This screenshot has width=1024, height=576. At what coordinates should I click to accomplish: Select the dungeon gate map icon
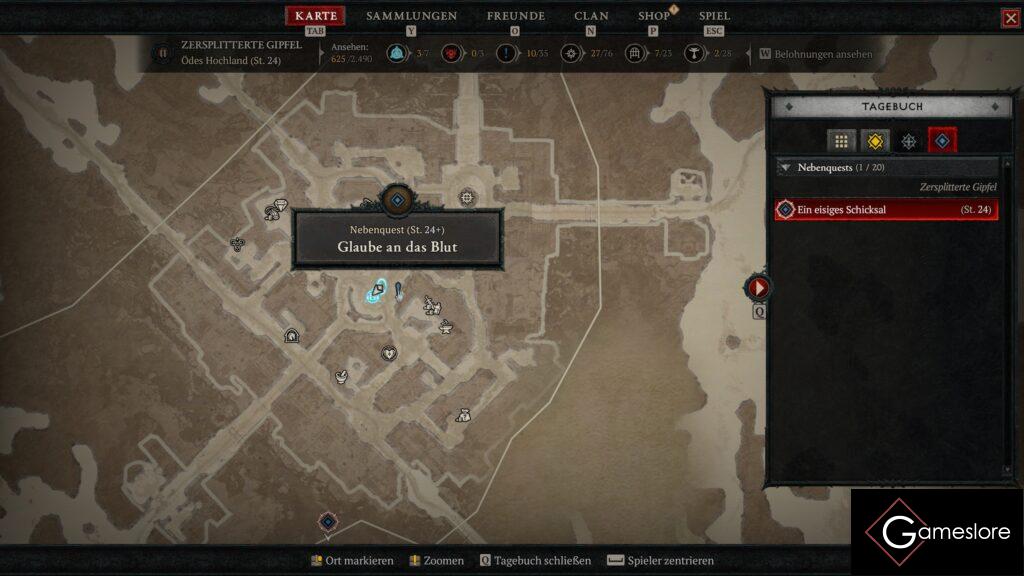coord(292,335)
